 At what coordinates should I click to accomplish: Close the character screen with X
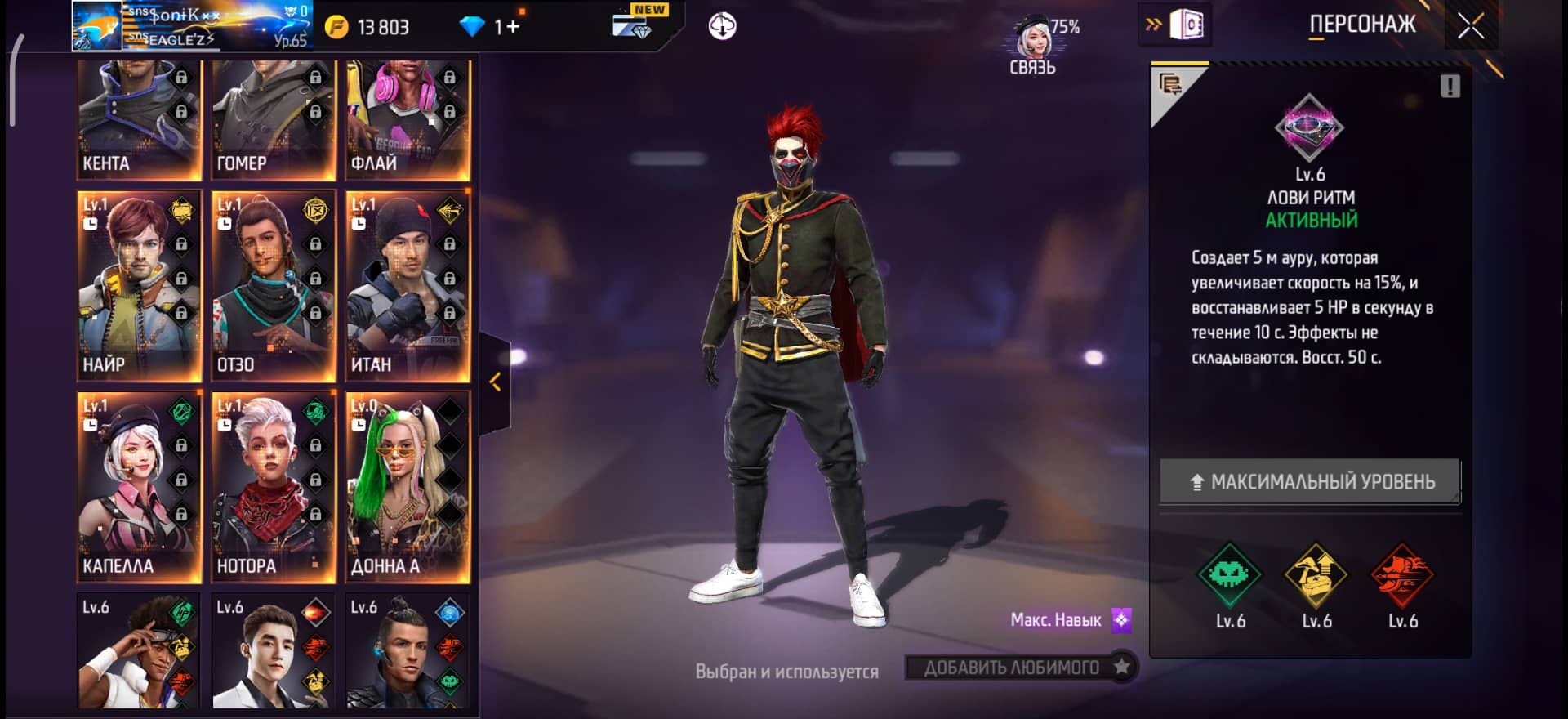[1471, 26]
